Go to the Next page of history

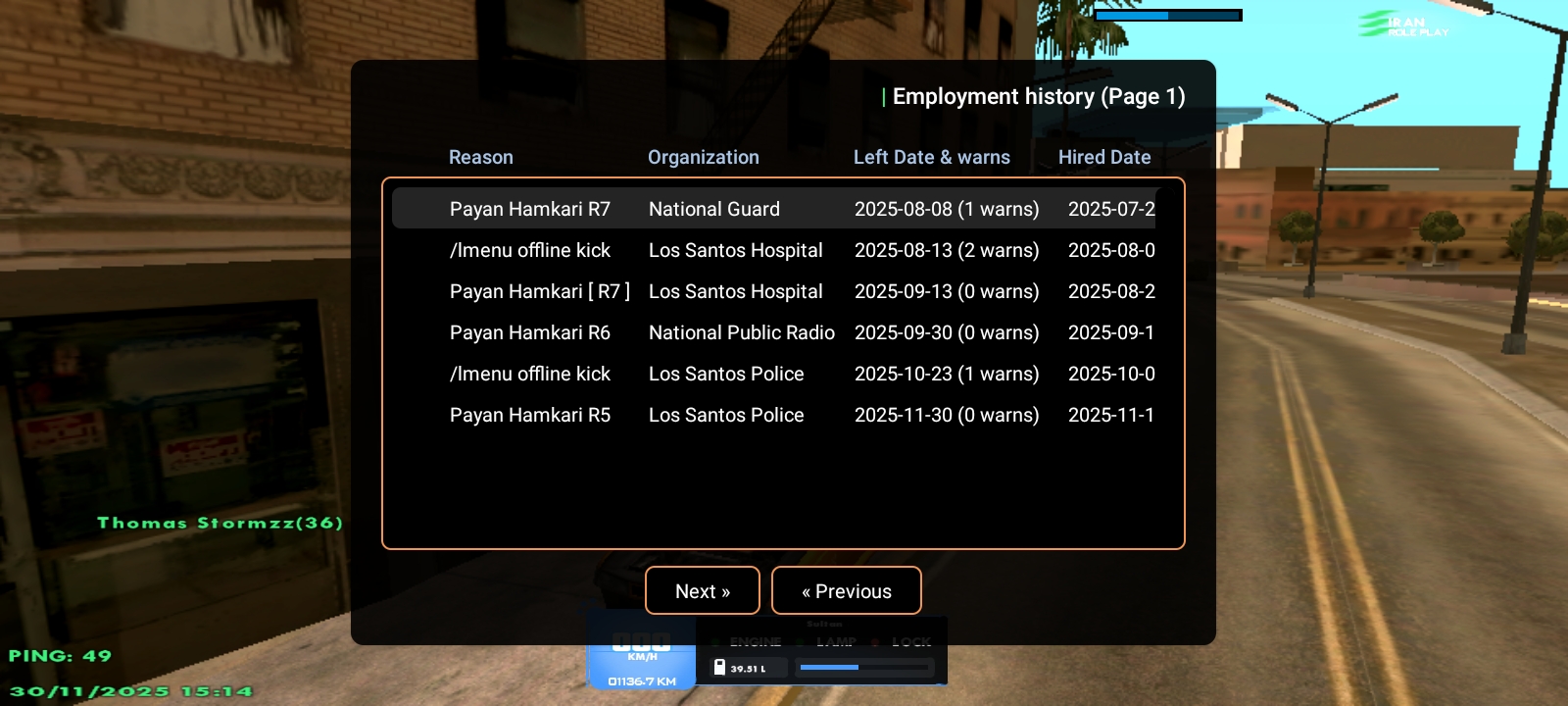(x=702, y=591)
